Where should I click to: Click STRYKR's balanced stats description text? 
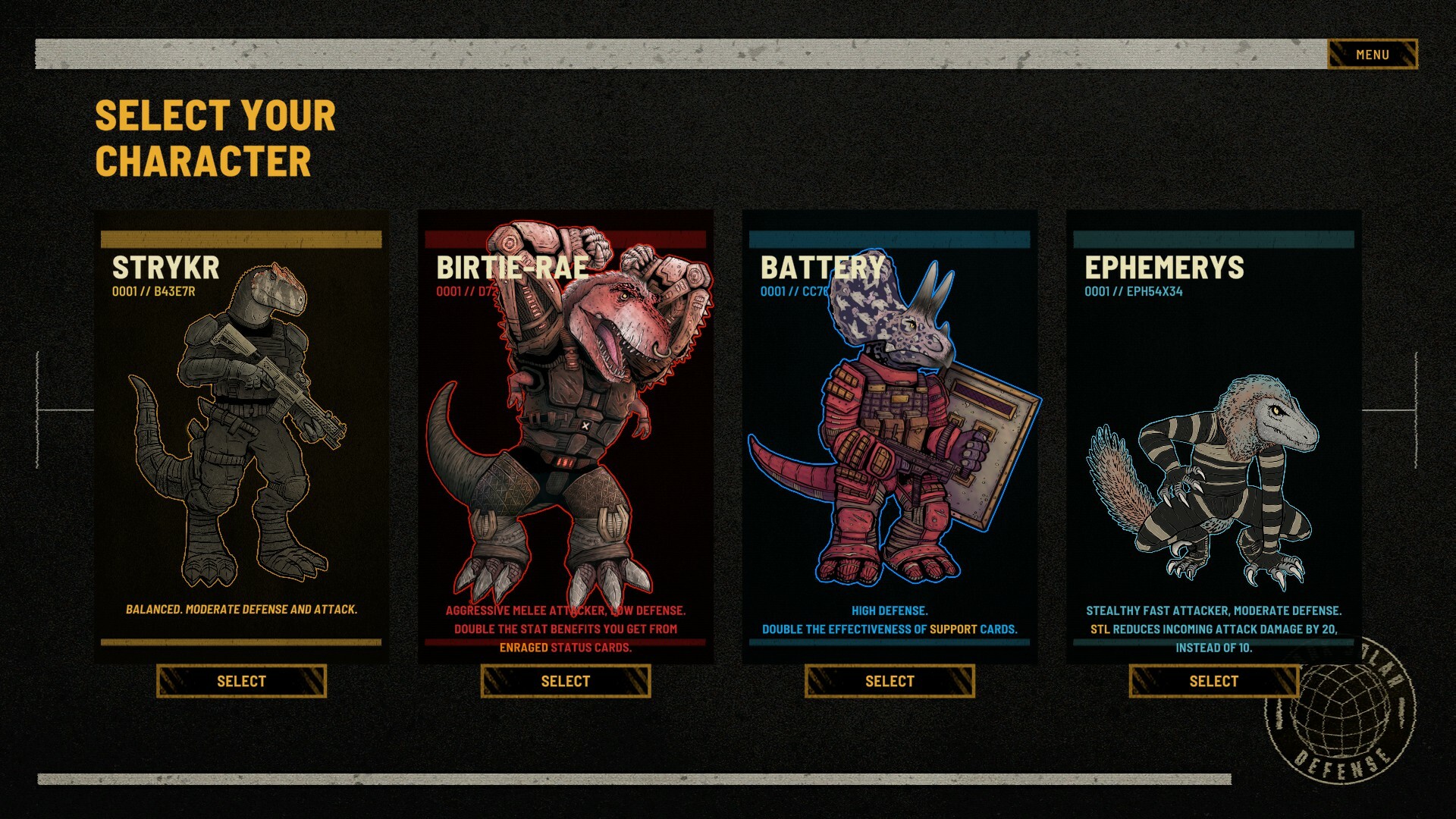coord(241,608)
